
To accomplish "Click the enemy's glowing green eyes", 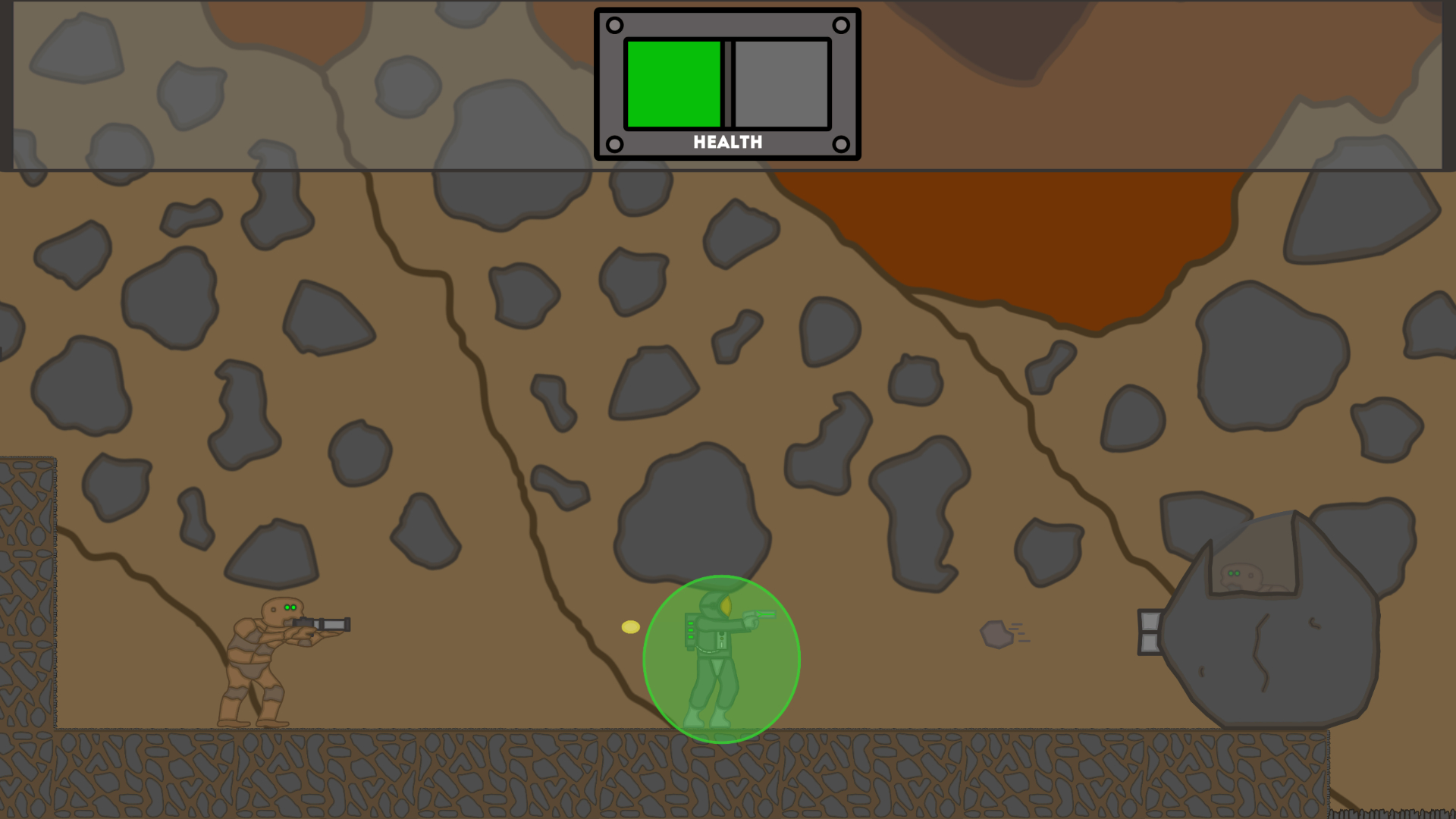I will [290, 607].
